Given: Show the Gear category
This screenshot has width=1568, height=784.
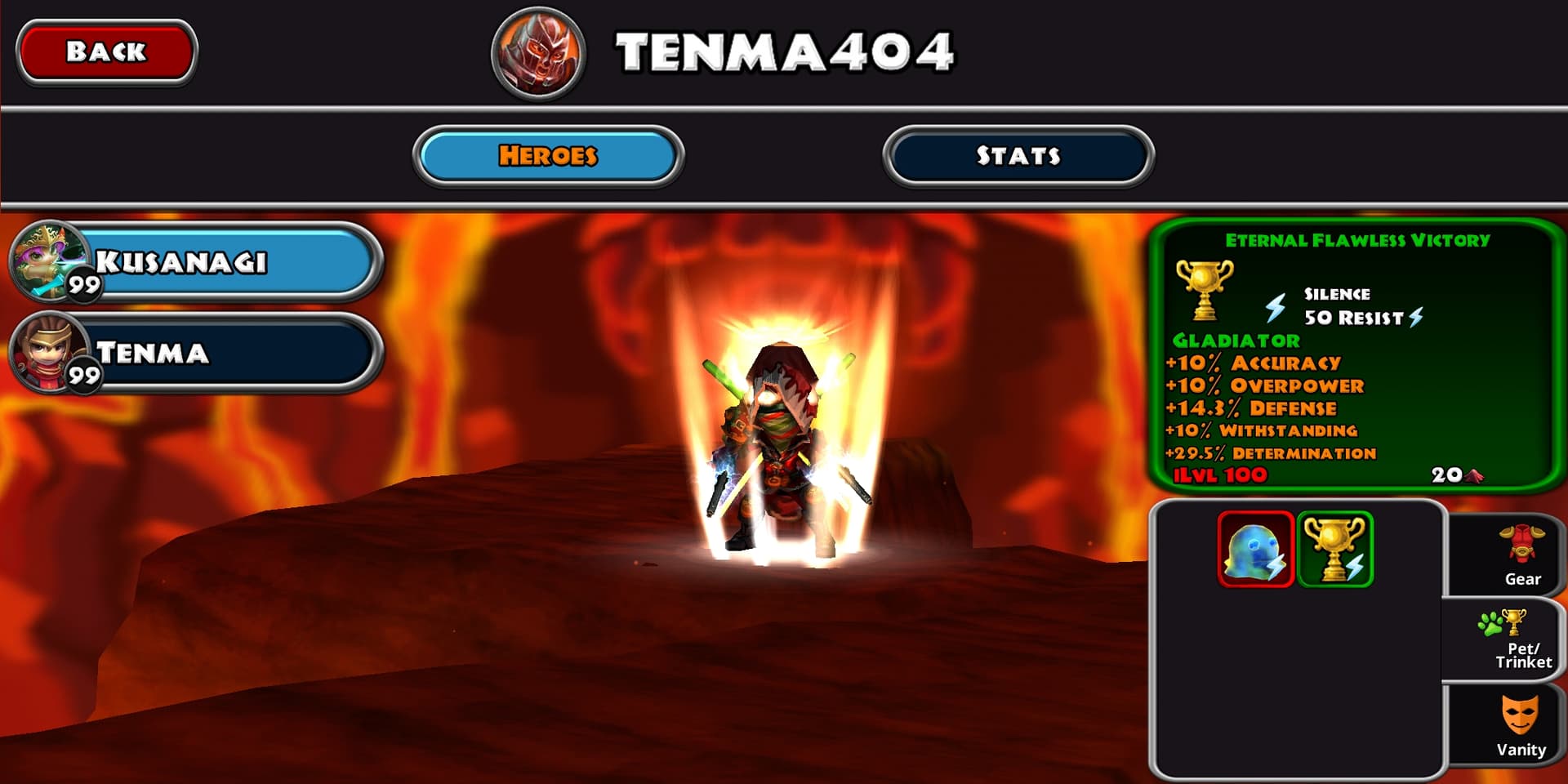Looking at the screenshot, I should (x=1521, y=556).
